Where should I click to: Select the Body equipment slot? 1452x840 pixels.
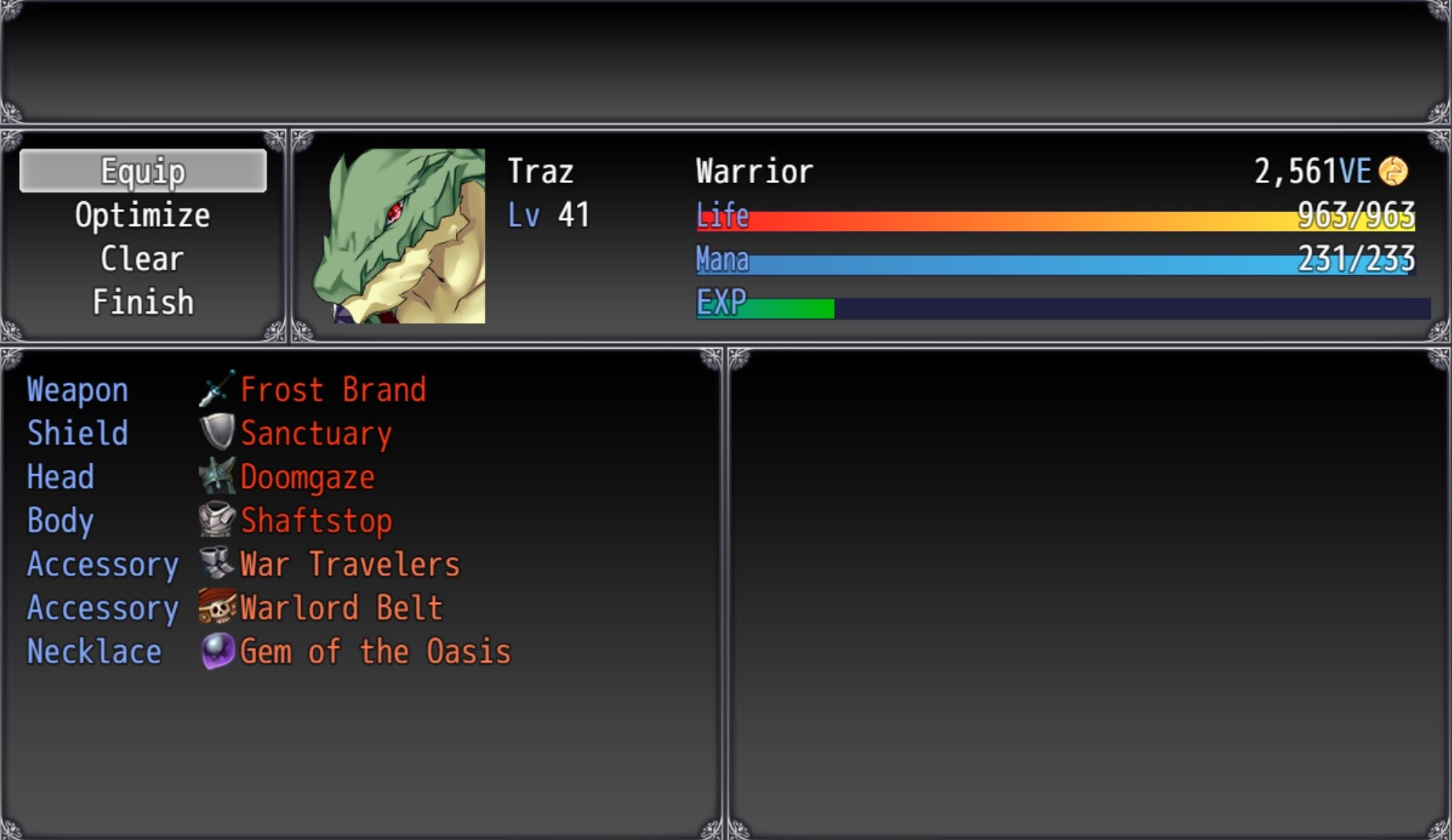click(x=59, y=520)
